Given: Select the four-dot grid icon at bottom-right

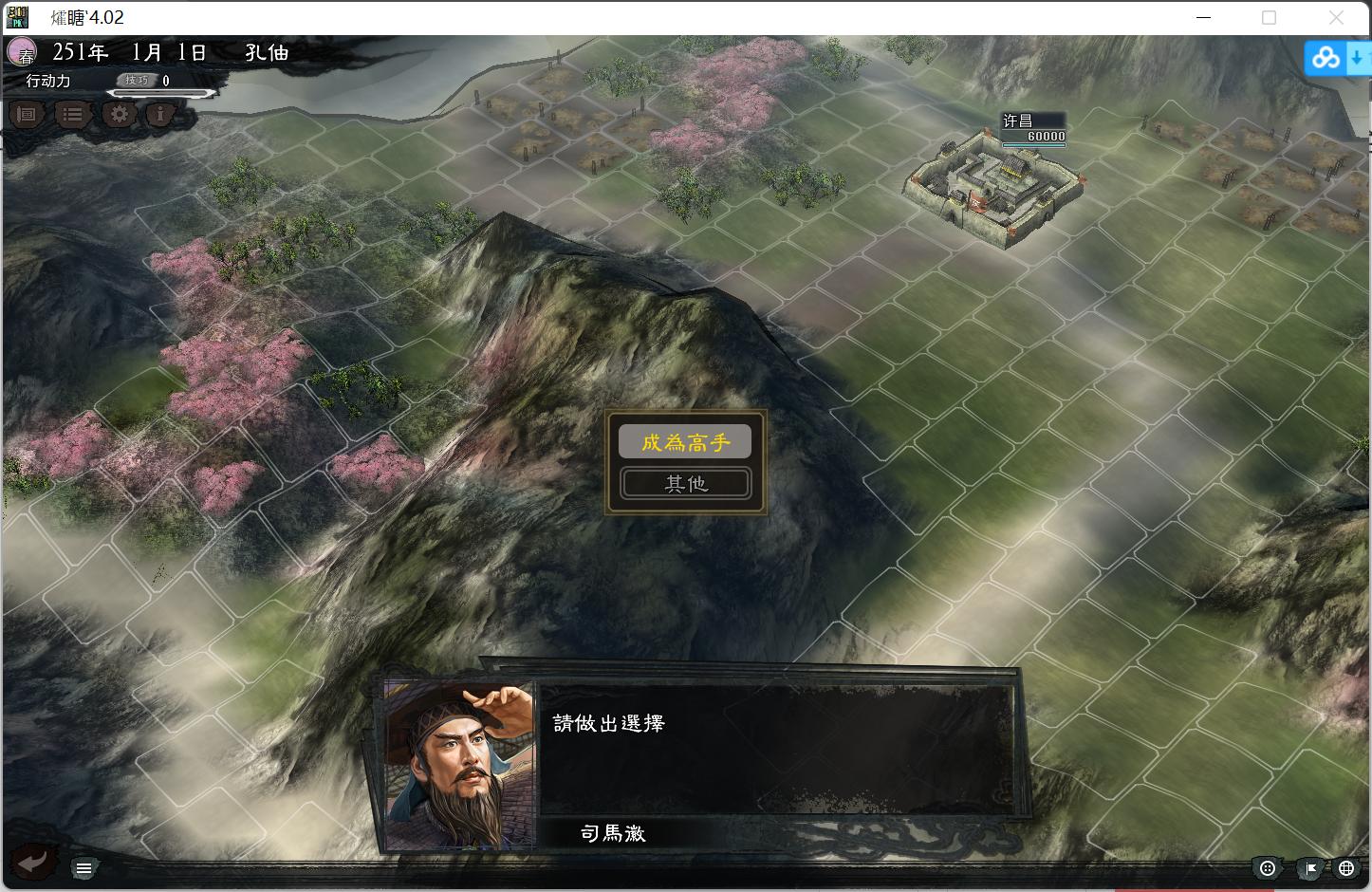Looking at the screenshot, I should [x=1268, y=867].
